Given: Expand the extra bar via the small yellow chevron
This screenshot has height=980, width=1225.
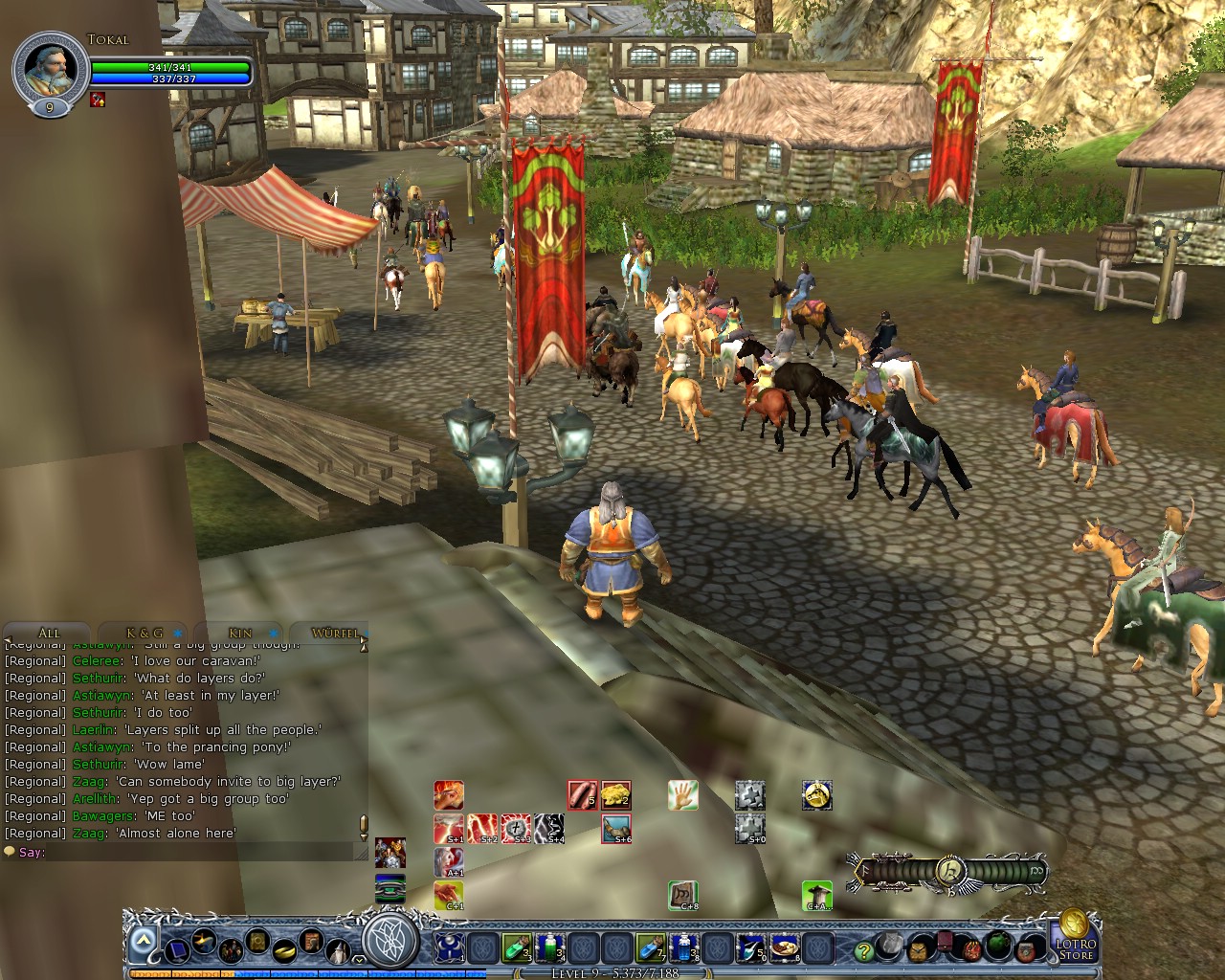Looking at the screenshot, I should (x=358, y=960).
